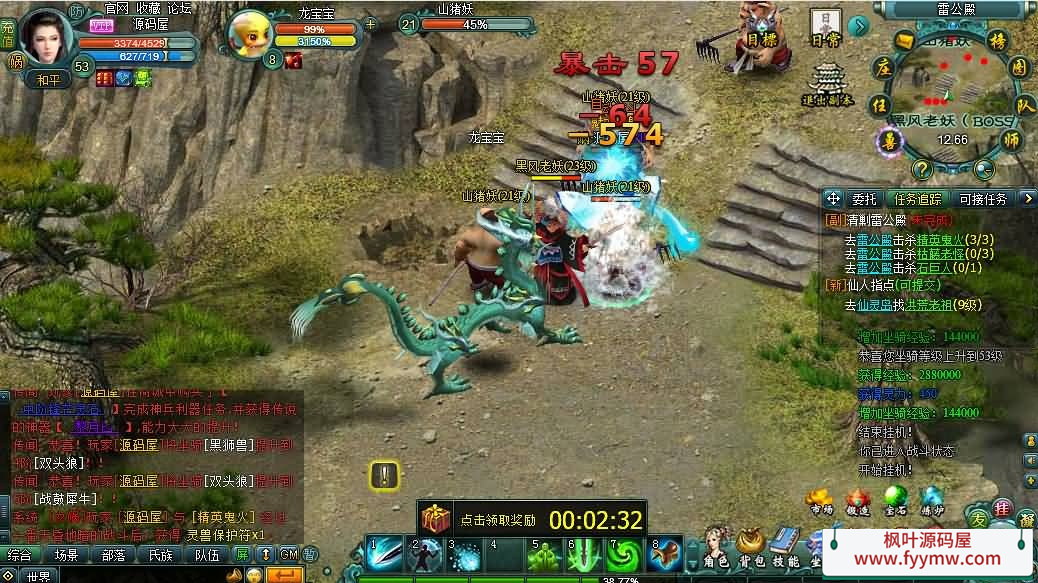
Task: Select the 队伍 team chat tab
Action: pos(207,555)
